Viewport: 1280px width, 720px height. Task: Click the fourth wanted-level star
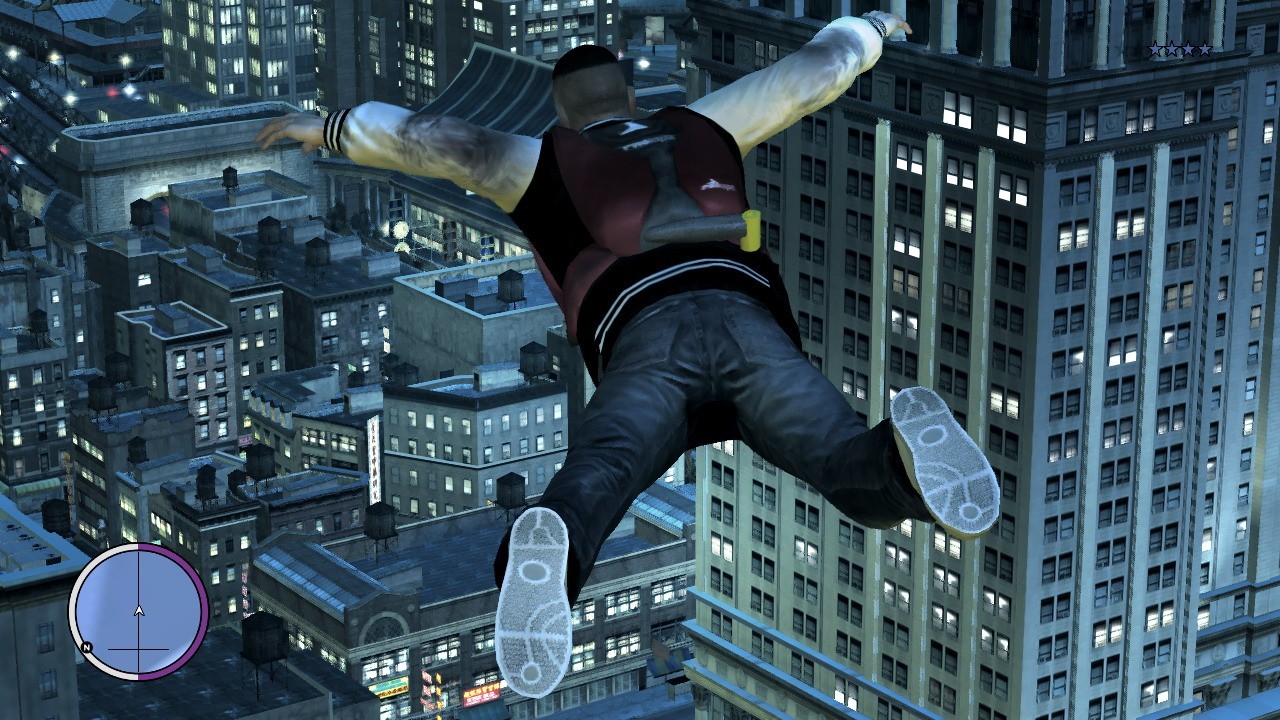pos(1204,47)
